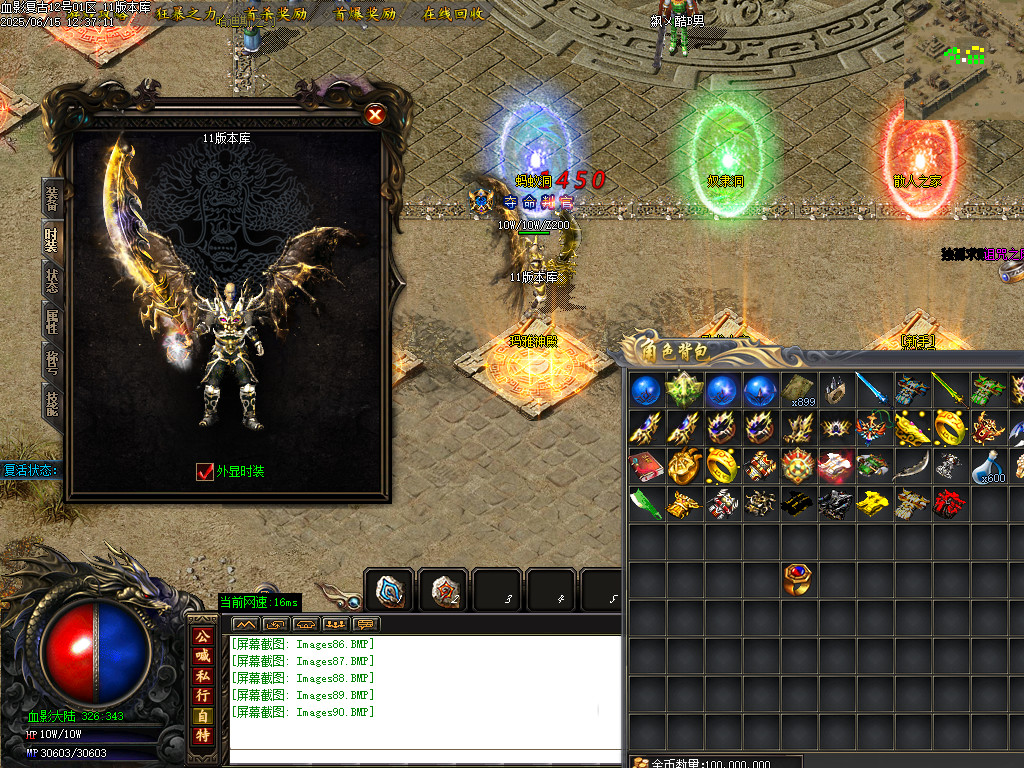Select the 行 guild chat channel button
The image size is (1024, 768).
click(203, 695)
